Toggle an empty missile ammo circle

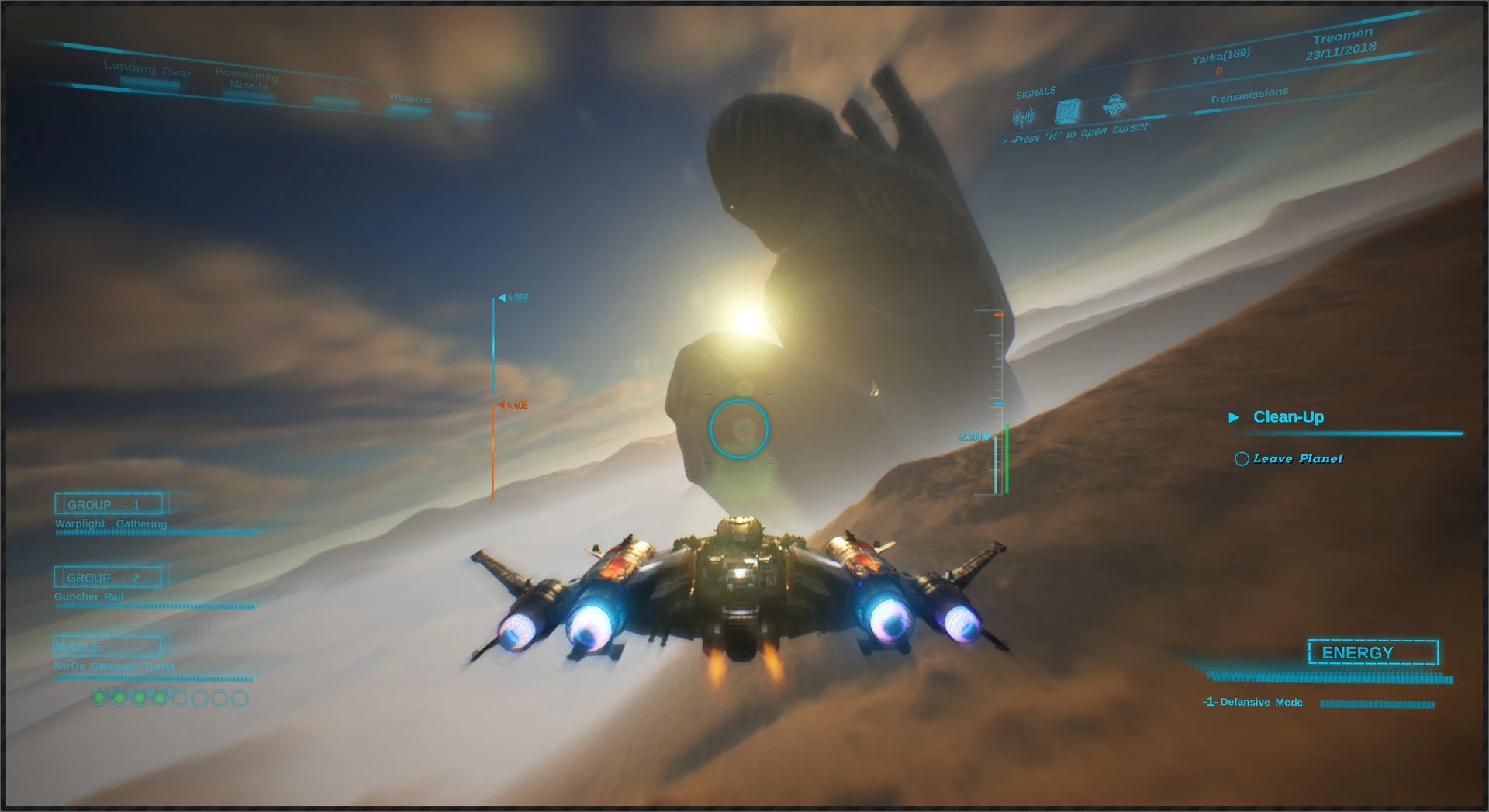tap(179, 697)
